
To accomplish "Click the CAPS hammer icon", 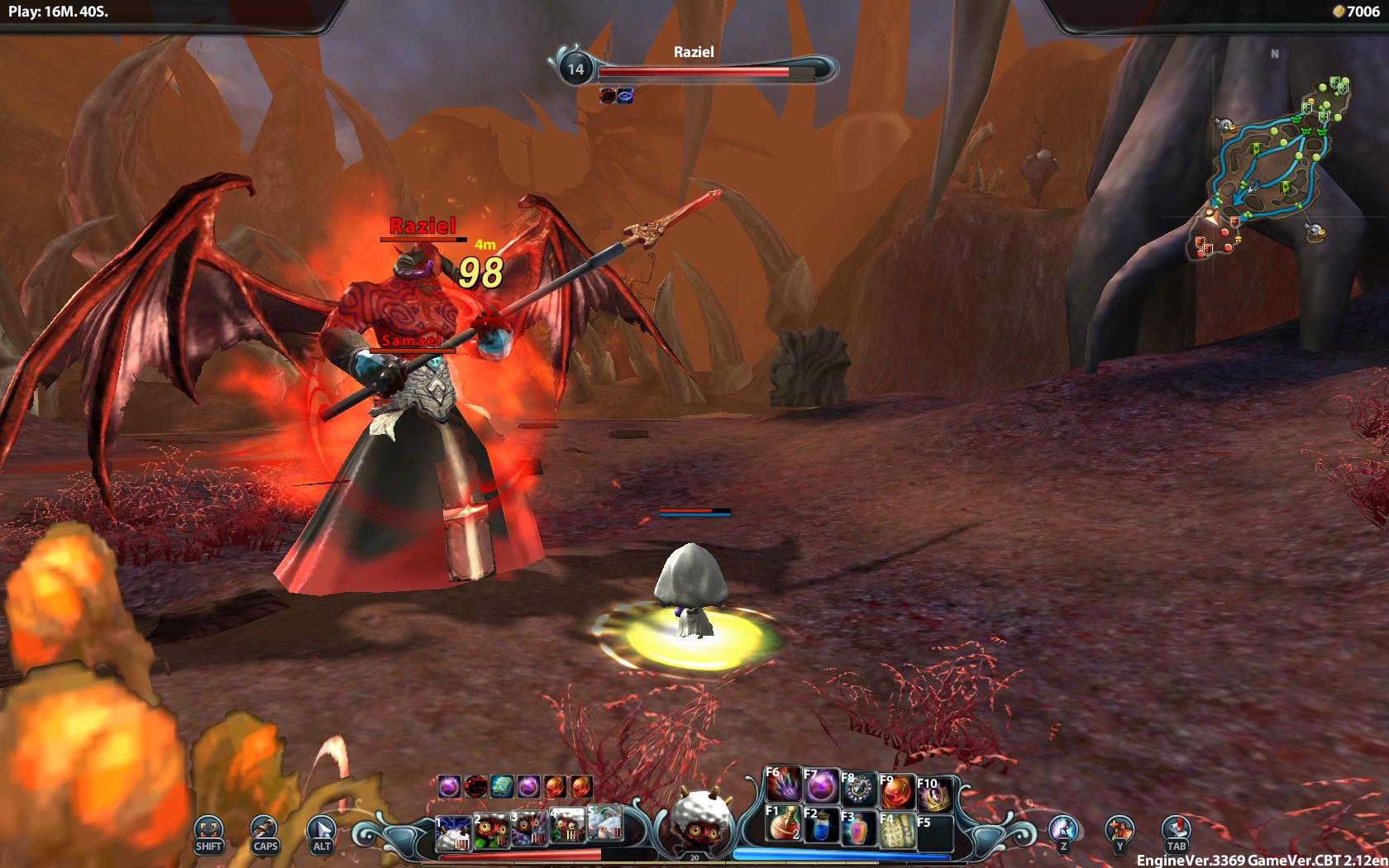I will [265, 832].
